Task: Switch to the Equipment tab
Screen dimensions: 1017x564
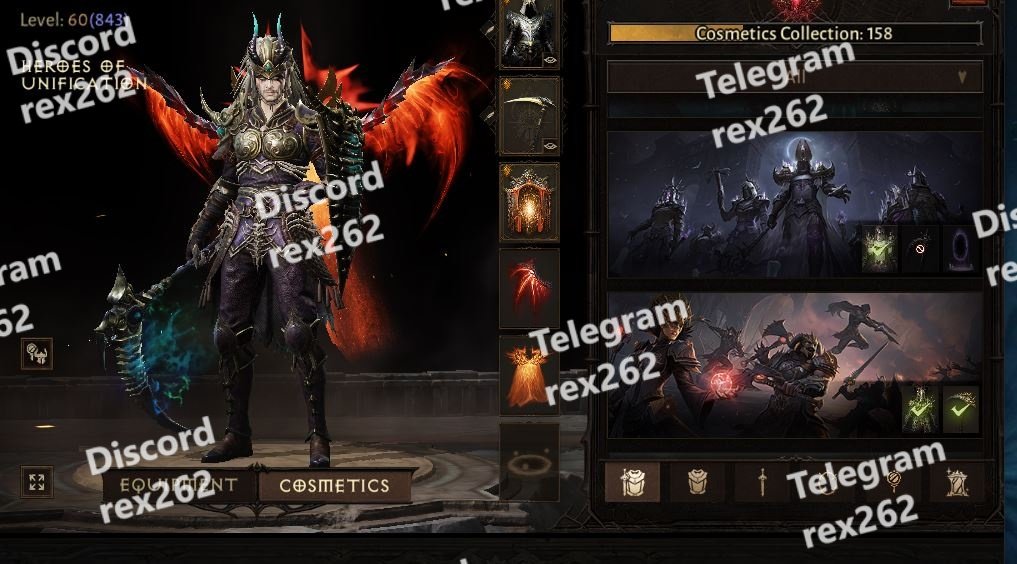Action: [x=178, y=486]
